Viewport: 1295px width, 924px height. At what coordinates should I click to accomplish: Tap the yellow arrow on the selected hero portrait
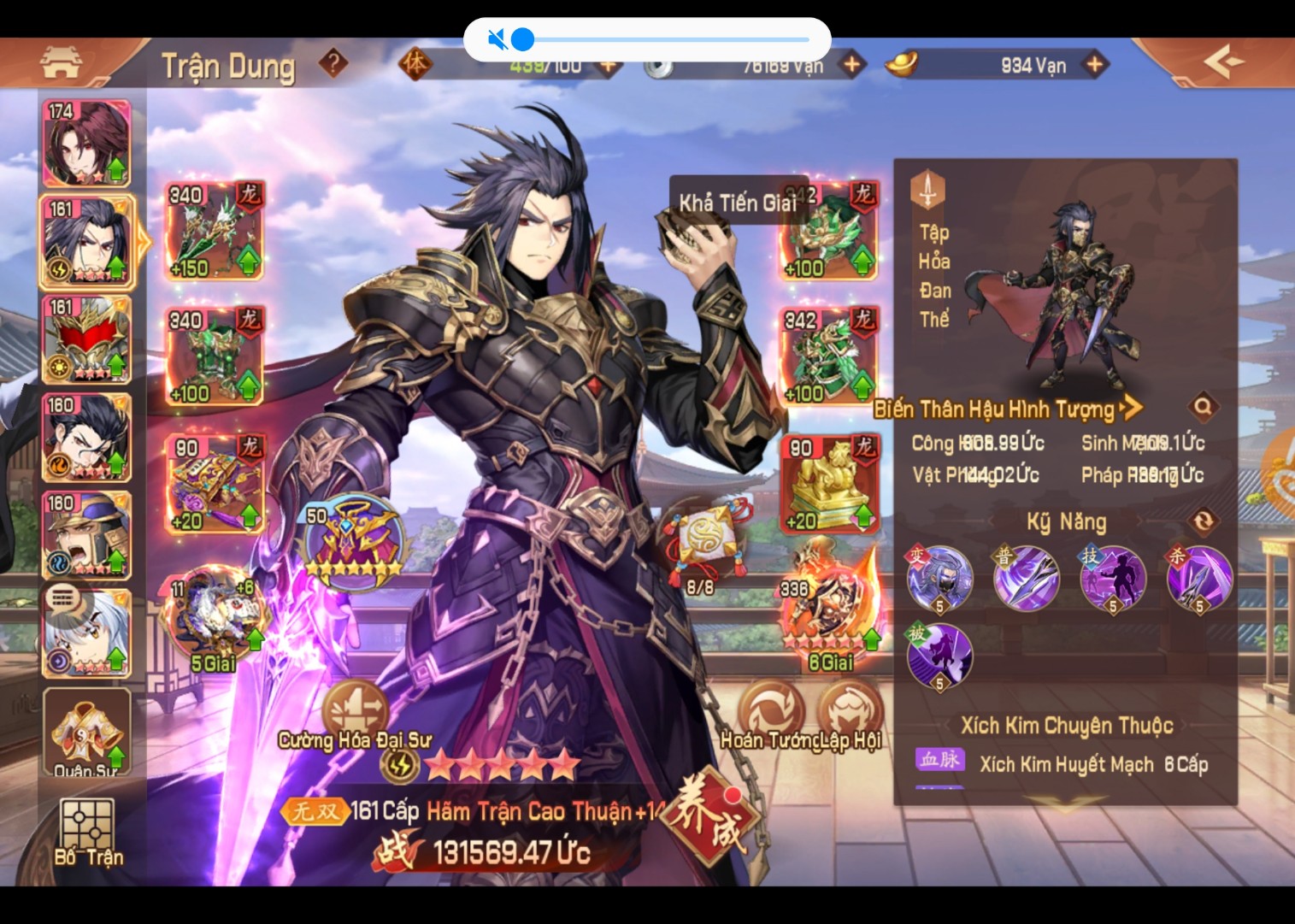pyautogui.click(x=144, y=242)
